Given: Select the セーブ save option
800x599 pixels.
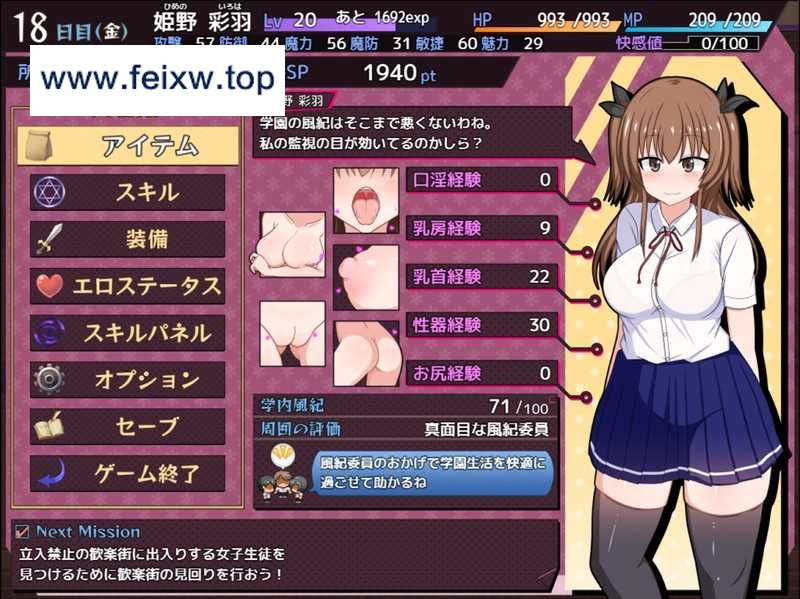Looking at the screenshot, I should coord(128,427).
